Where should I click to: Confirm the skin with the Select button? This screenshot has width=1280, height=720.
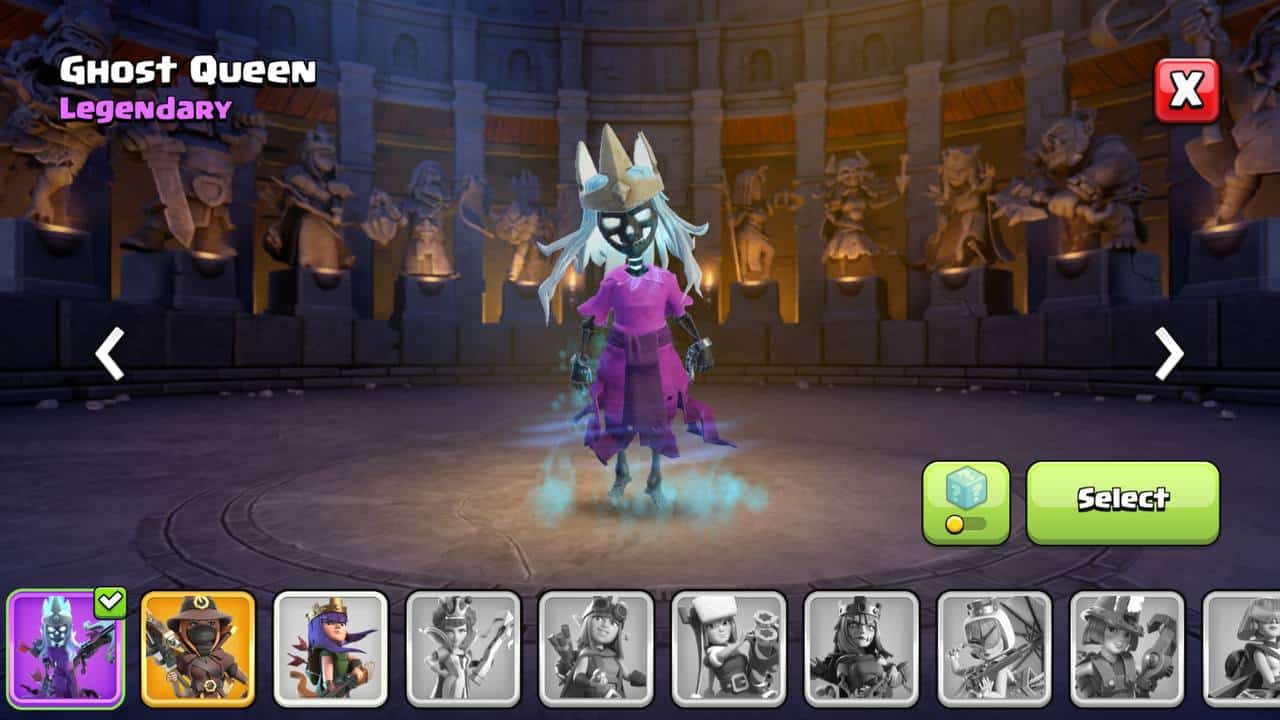click(1123, 502)
